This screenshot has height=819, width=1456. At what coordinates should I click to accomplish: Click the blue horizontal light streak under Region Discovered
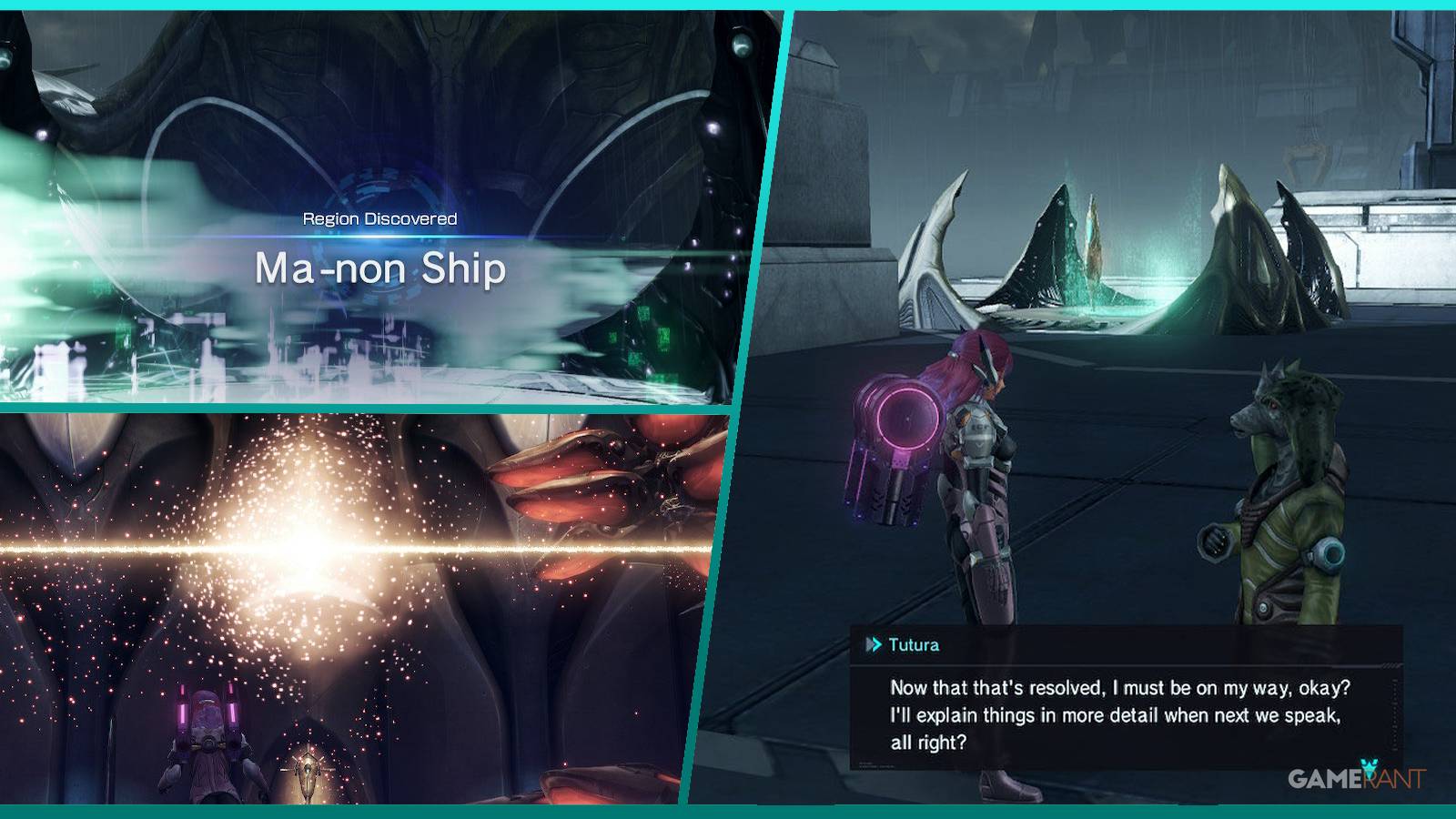coord(382,238)
